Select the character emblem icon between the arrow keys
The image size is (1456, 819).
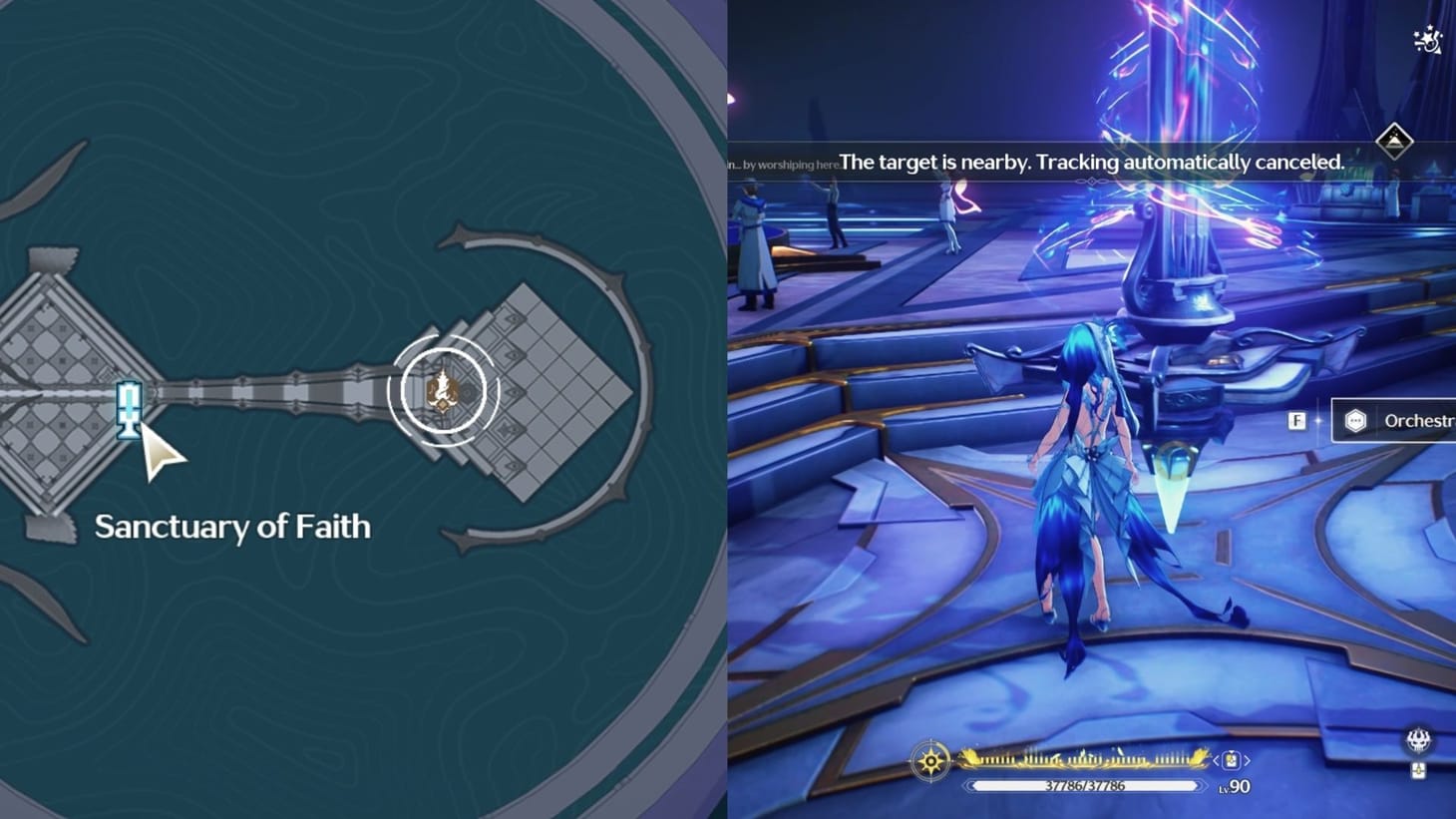pos(1230,760)
